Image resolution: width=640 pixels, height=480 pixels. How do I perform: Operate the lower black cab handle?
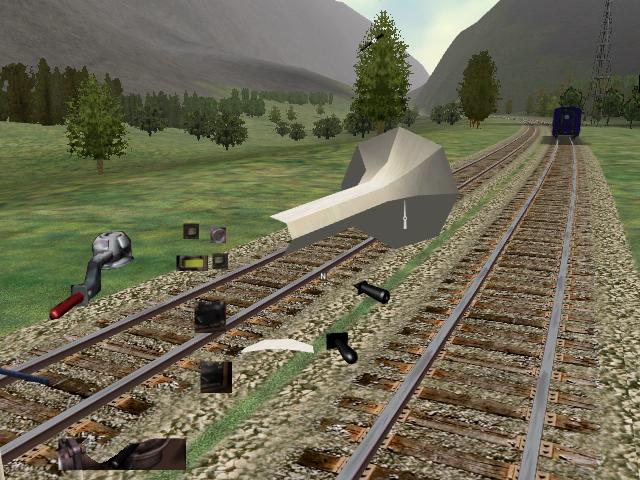[341, 347]
